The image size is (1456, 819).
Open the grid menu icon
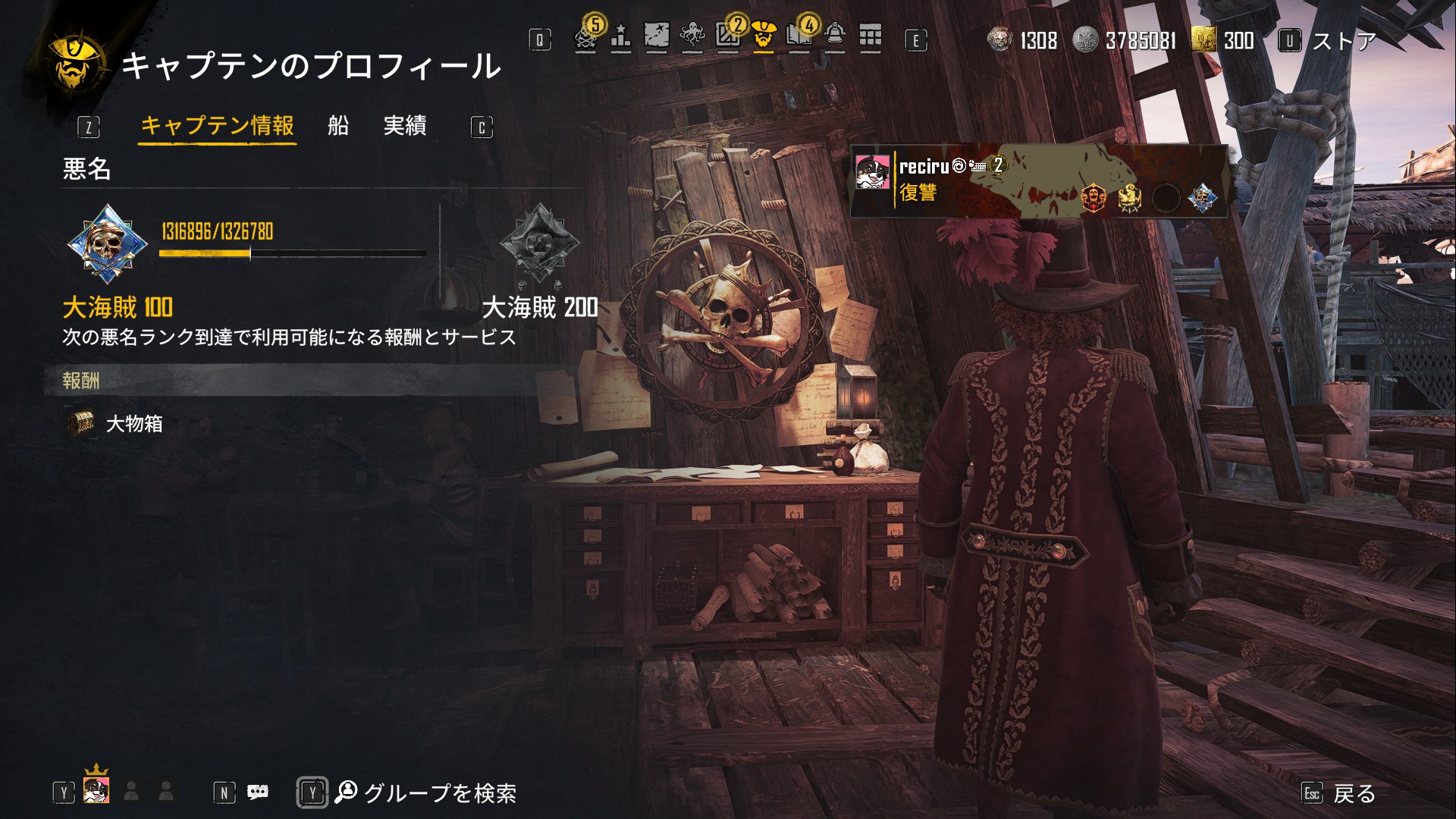point(871,36)
